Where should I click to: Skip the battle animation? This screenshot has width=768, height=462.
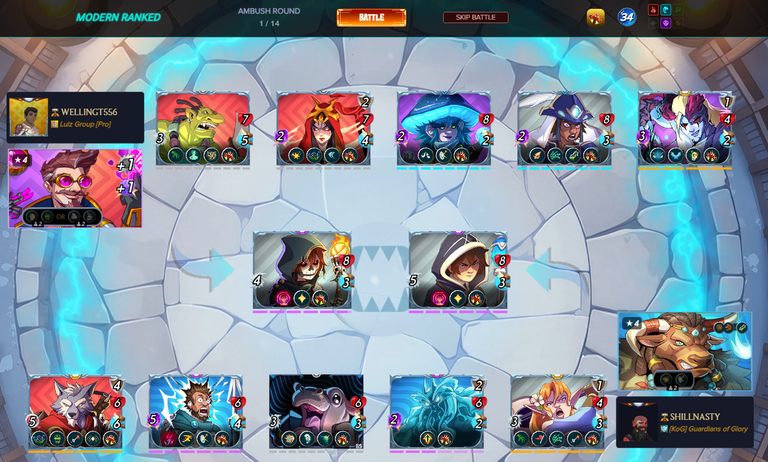pos(475,17)
